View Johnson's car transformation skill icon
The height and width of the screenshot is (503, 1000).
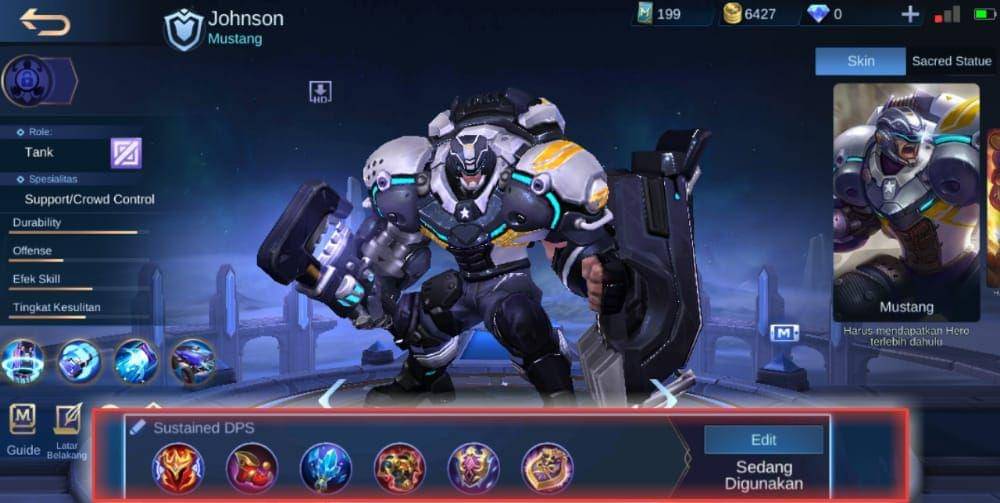(x=191, y=361)
